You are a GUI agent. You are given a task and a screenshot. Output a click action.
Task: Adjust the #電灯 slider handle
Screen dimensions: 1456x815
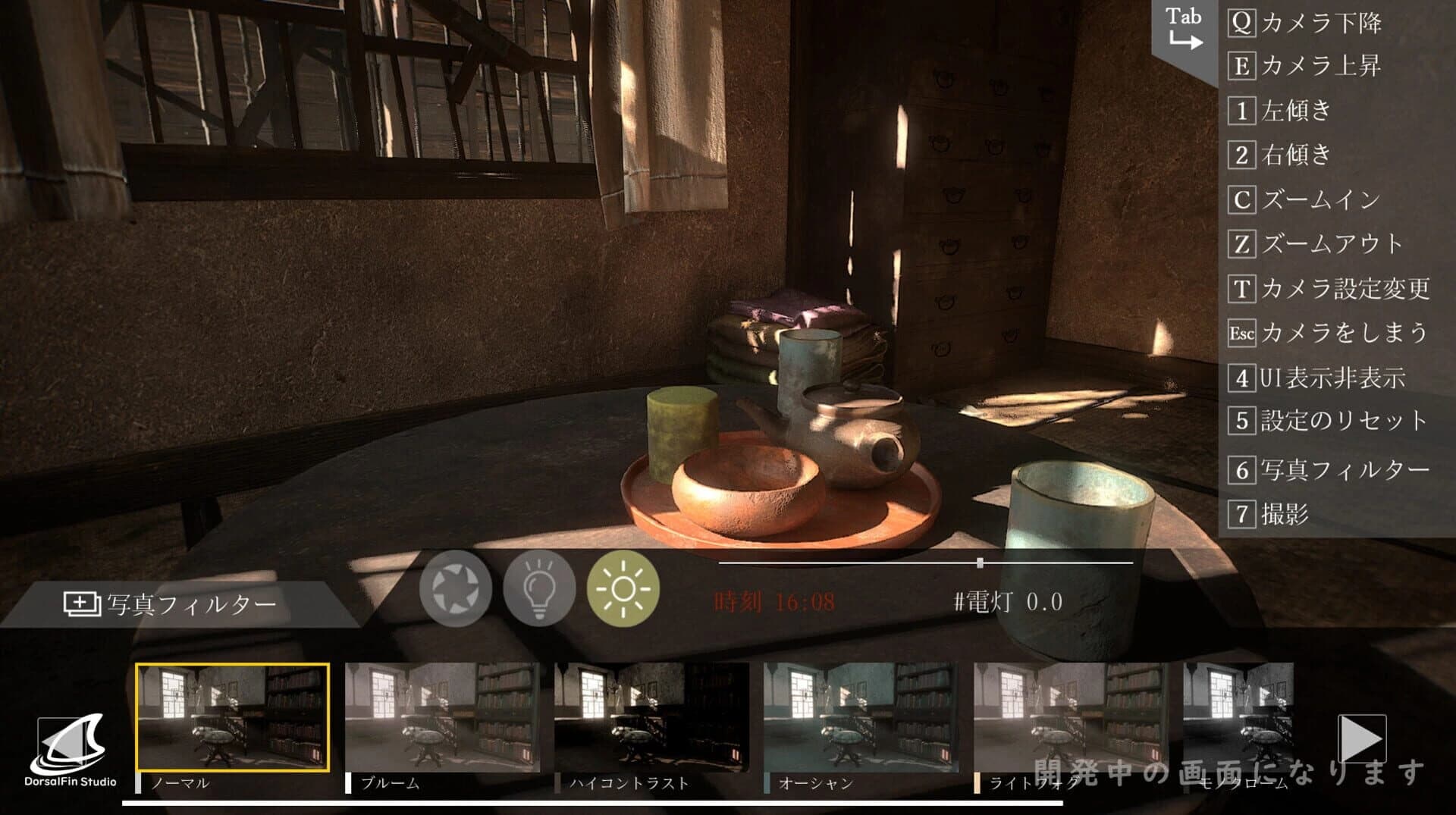click(978, 563)
